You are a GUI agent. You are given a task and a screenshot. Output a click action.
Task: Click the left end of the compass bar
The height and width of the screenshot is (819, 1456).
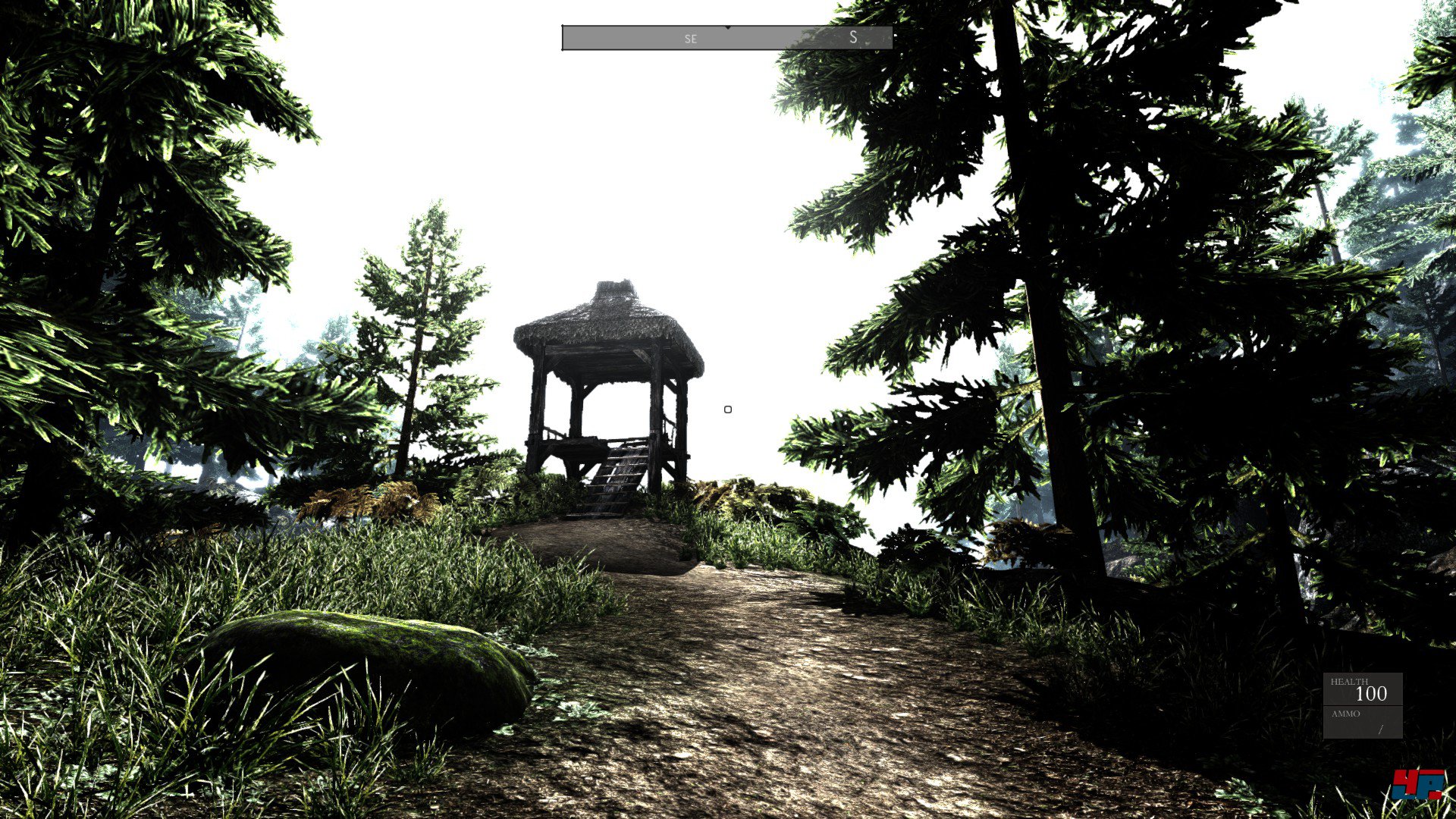pos(563,38)
